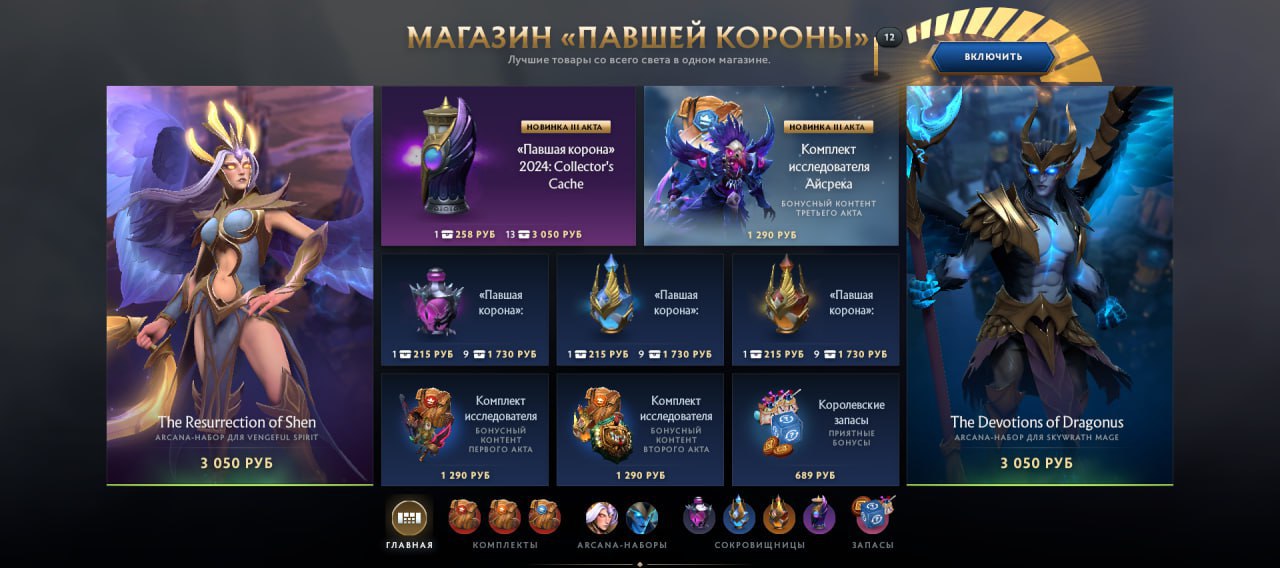1280x568 pixels.
Task: Click the orange treasure nav icon
Action: click(779, 516)
